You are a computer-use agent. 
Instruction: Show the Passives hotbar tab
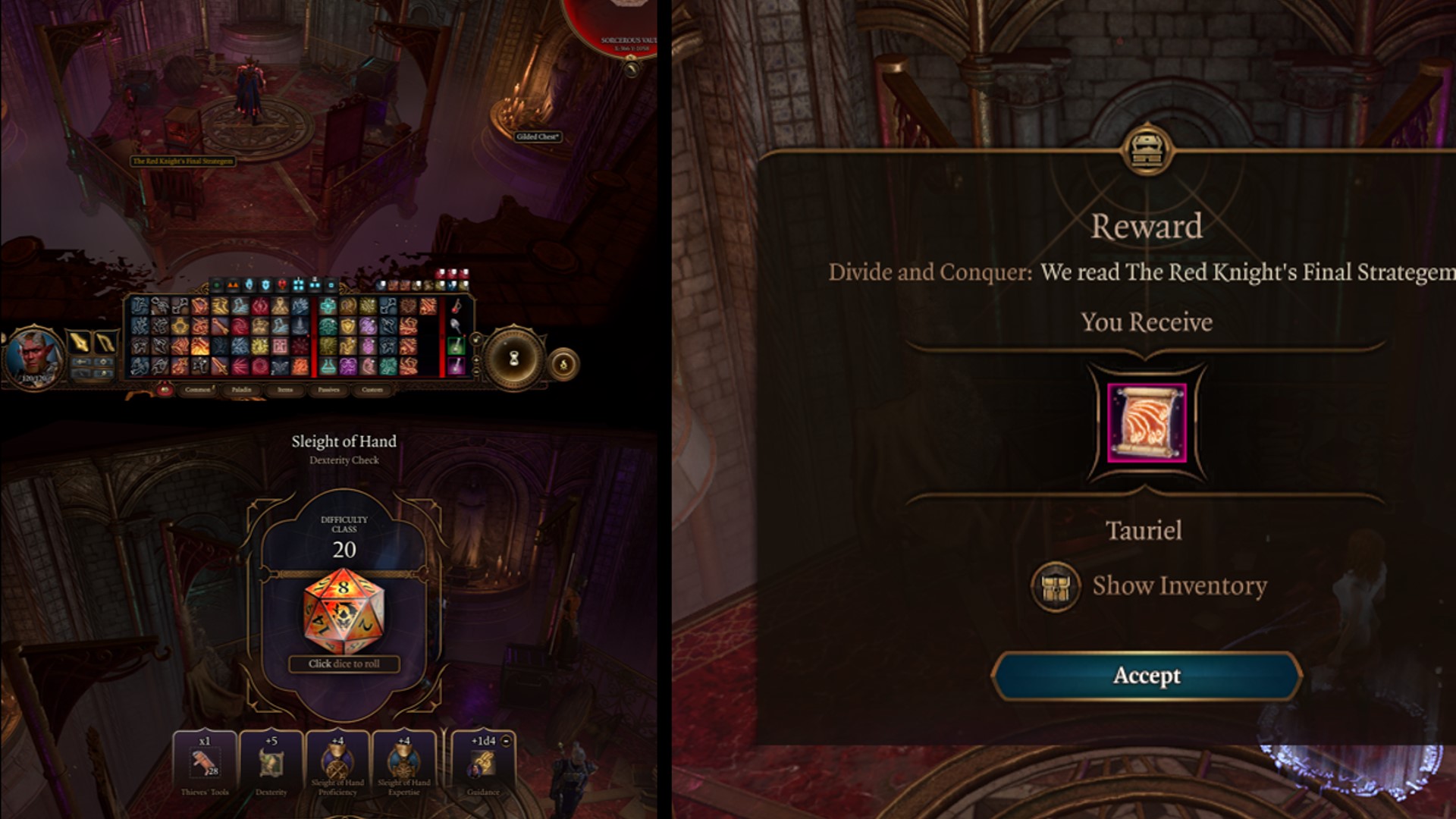328,390
